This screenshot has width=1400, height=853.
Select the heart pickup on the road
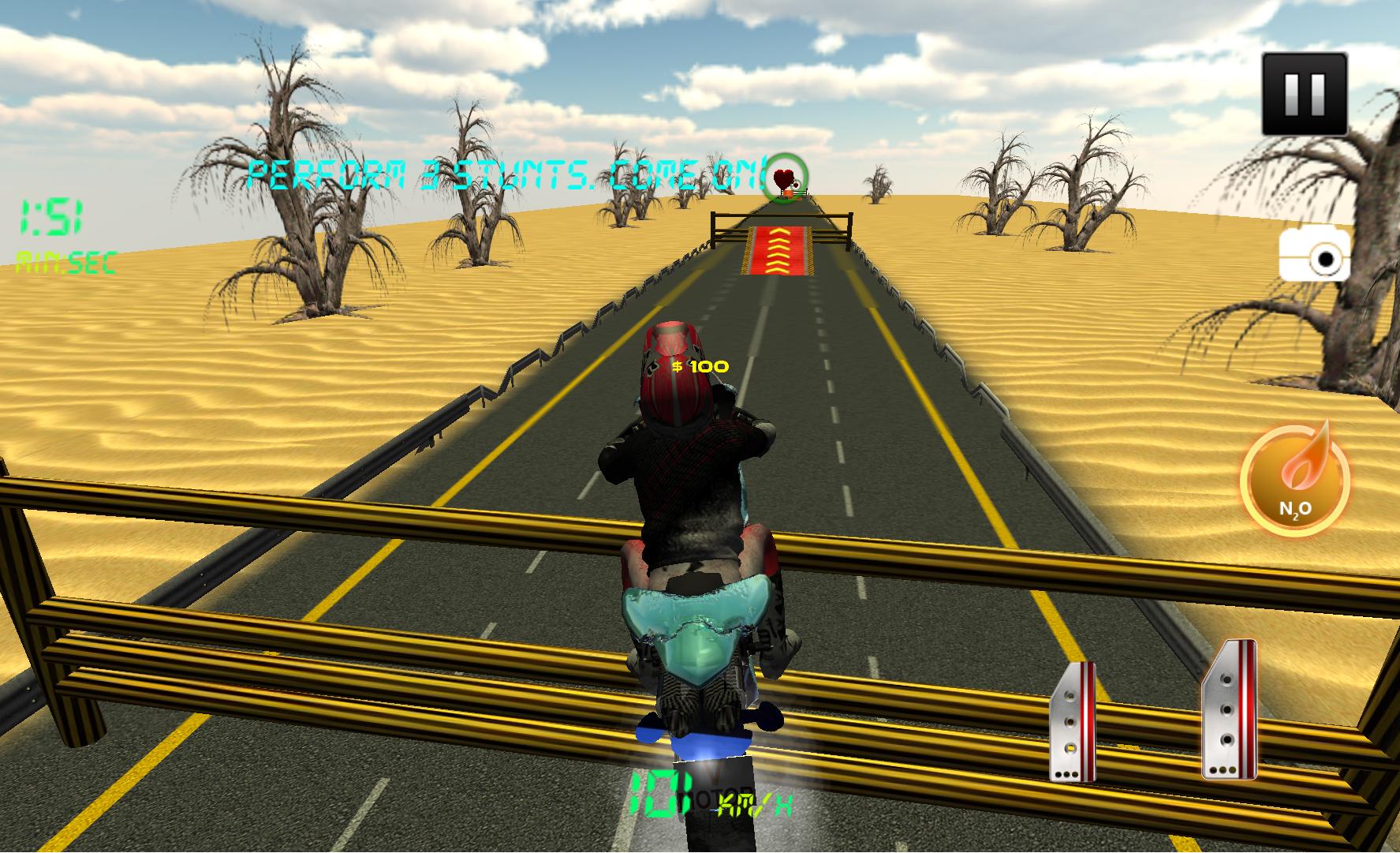784,179
